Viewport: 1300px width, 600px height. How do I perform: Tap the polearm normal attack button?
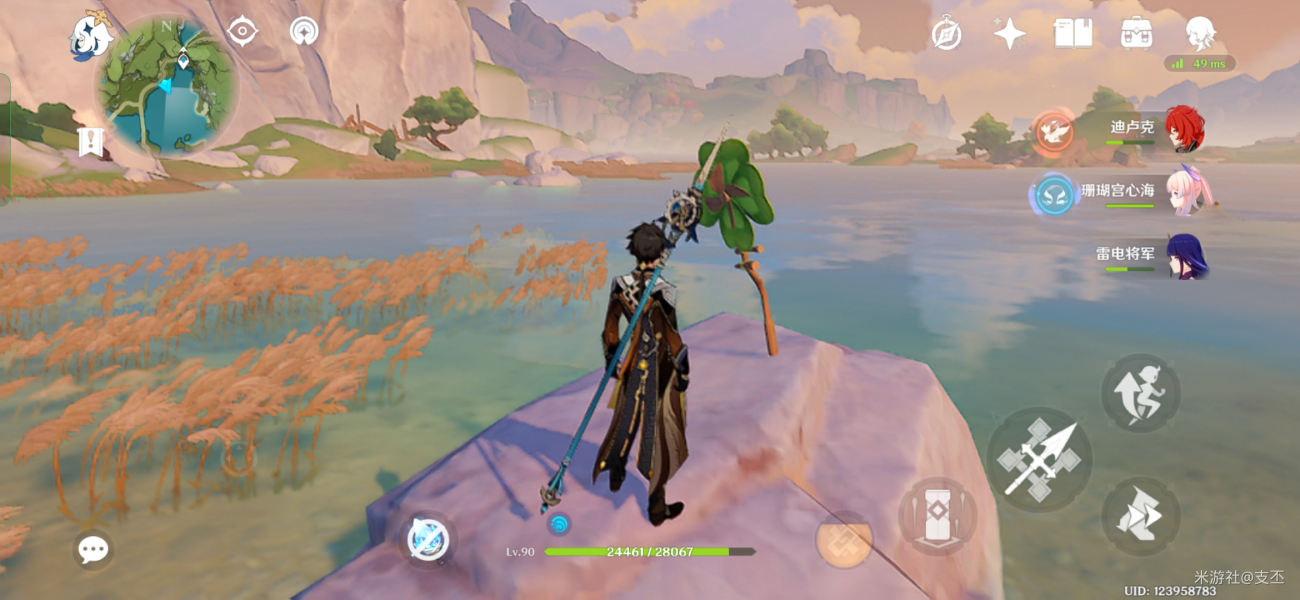[1039, 460]
